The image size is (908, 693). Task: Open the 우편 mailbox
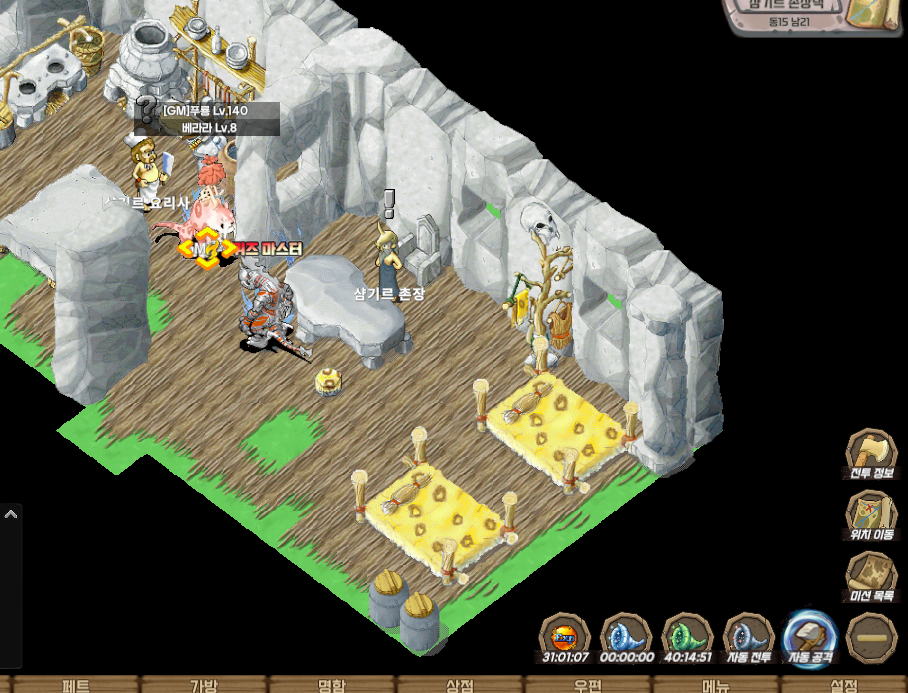tap(588, 686)
